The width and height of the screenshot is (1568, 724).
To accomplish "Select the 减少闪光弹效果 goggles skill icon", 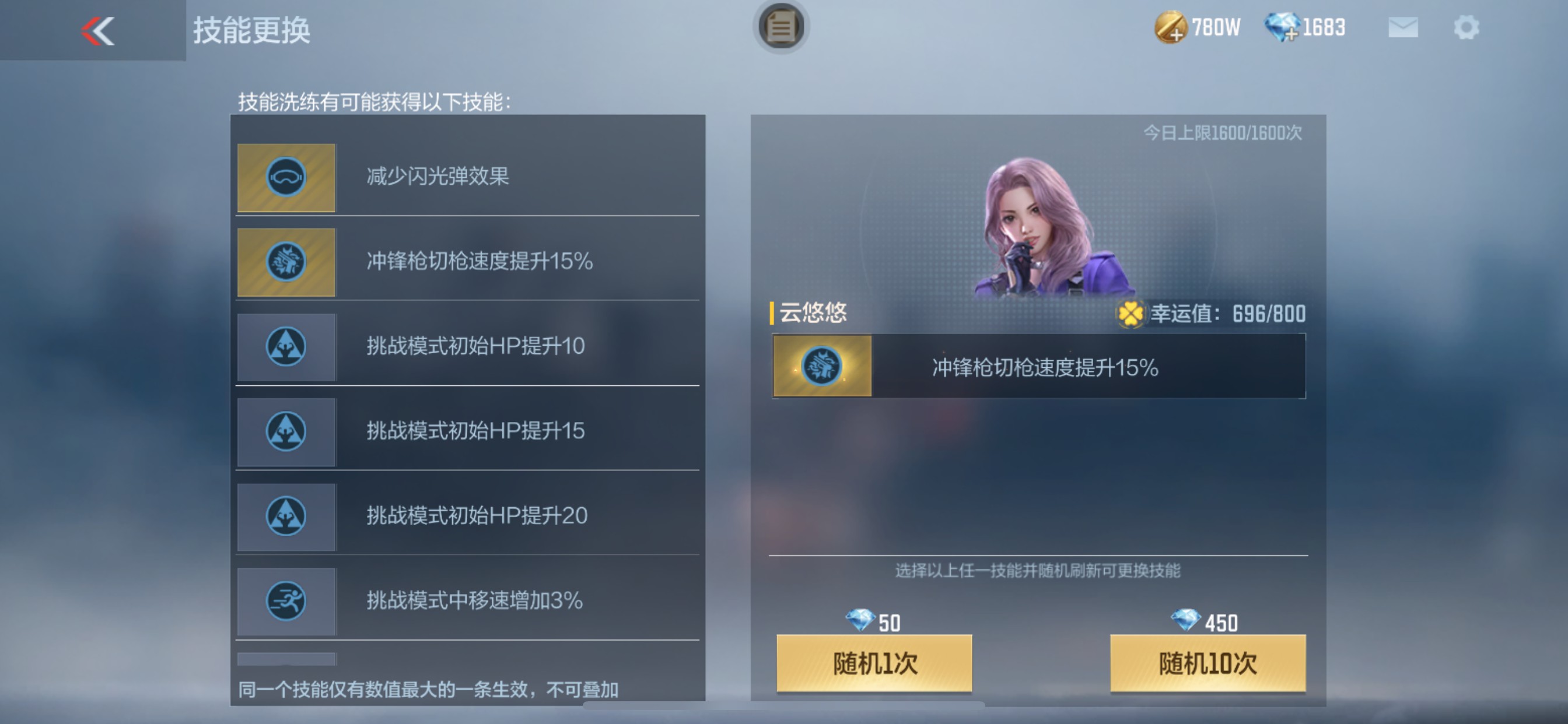I will [286, 178].
